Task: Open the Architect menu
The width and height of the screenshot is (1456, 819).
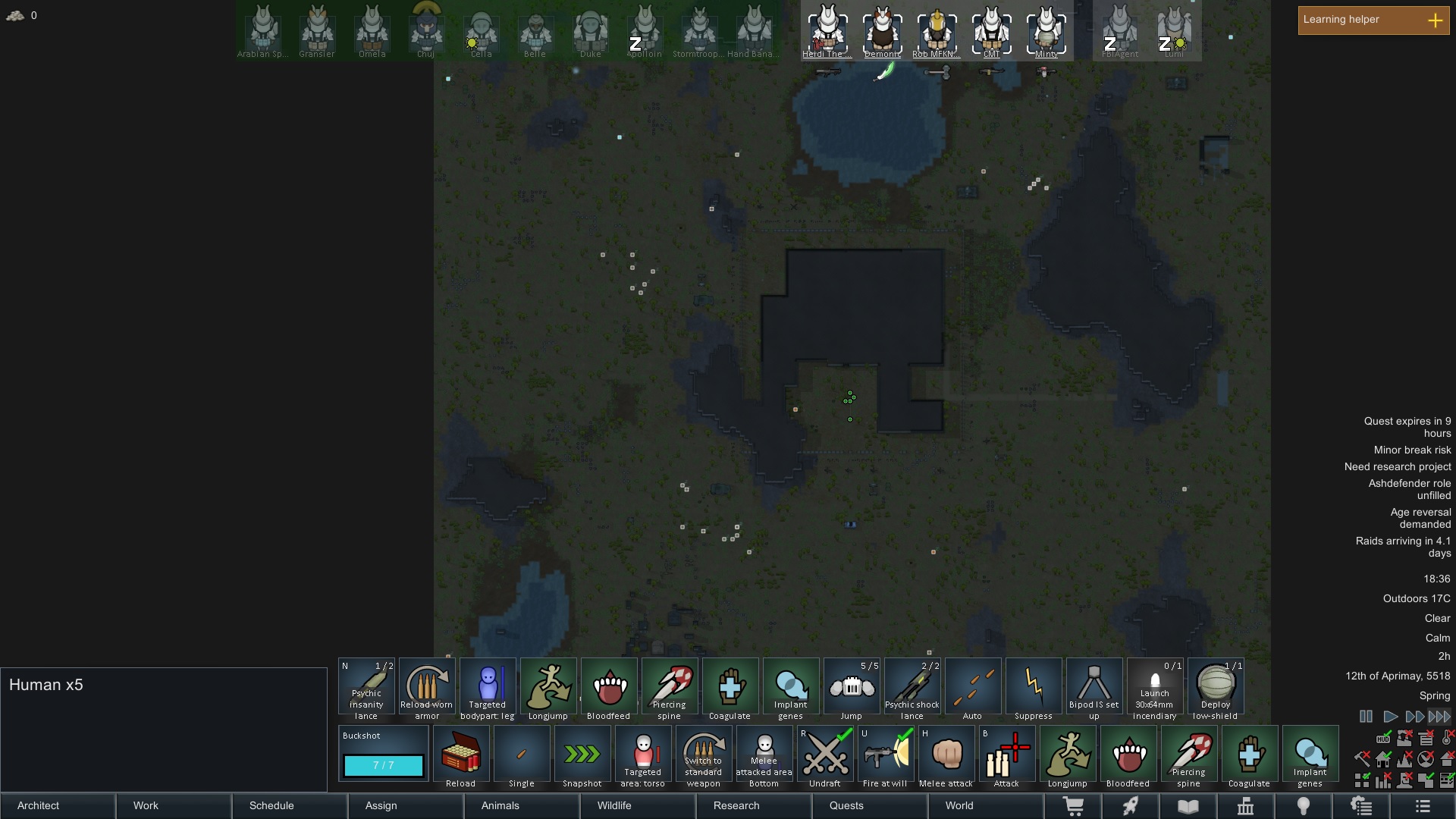Action: [x=58, y=805]
